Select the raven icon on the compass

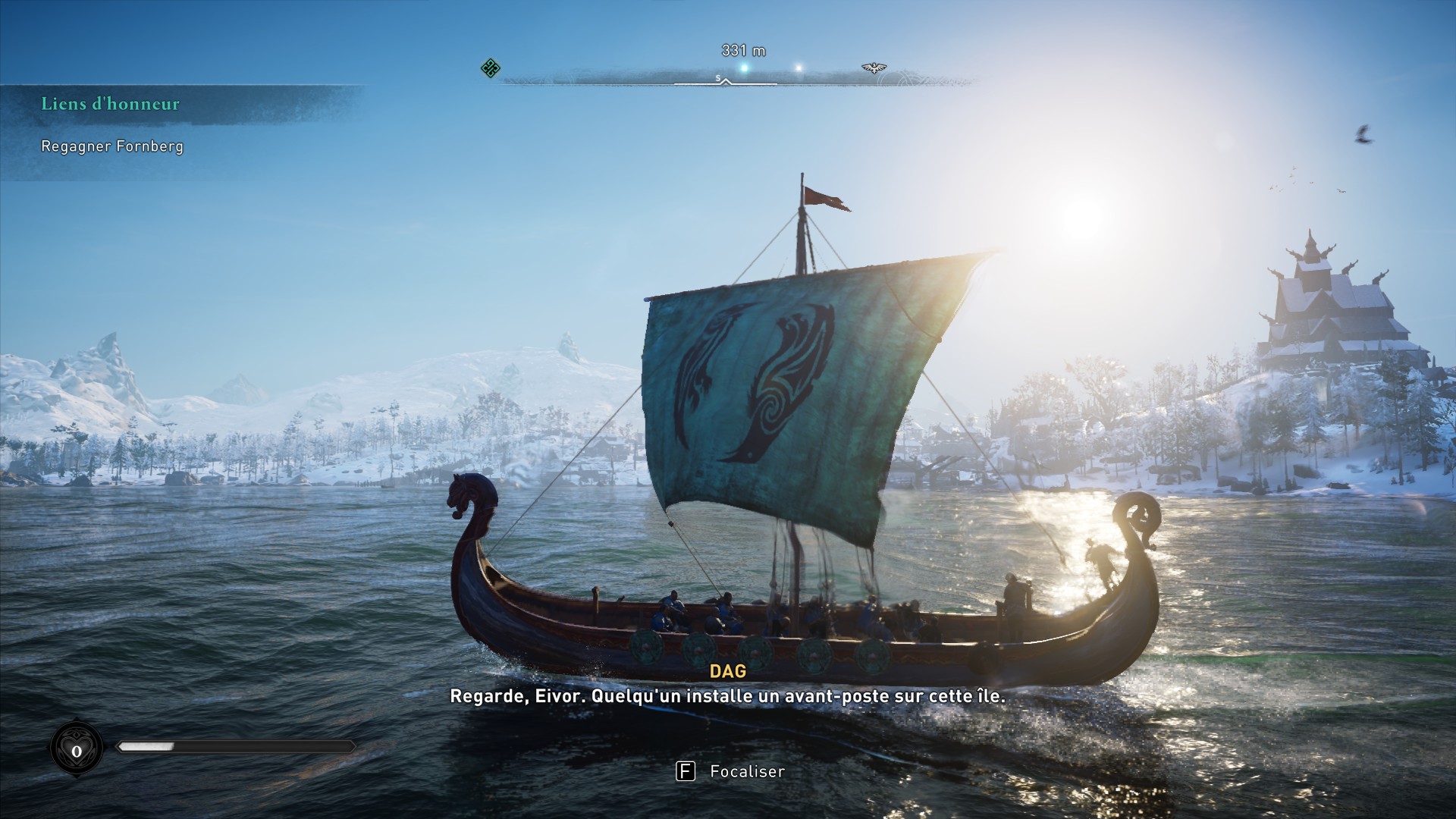874,68
